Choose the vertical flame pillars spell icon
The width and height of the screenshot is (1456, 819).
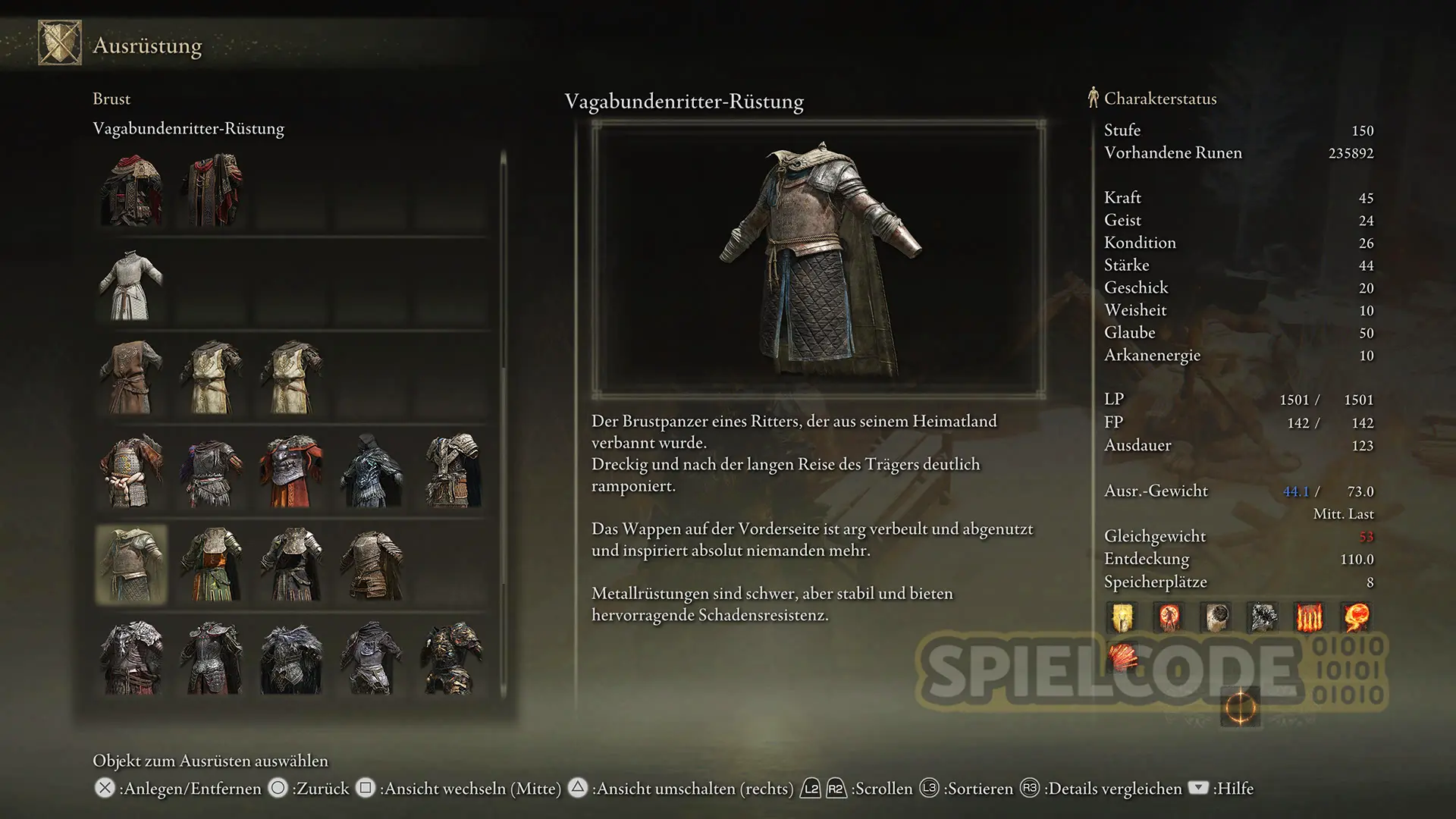pyautogui.click(x=1310, y=617)
